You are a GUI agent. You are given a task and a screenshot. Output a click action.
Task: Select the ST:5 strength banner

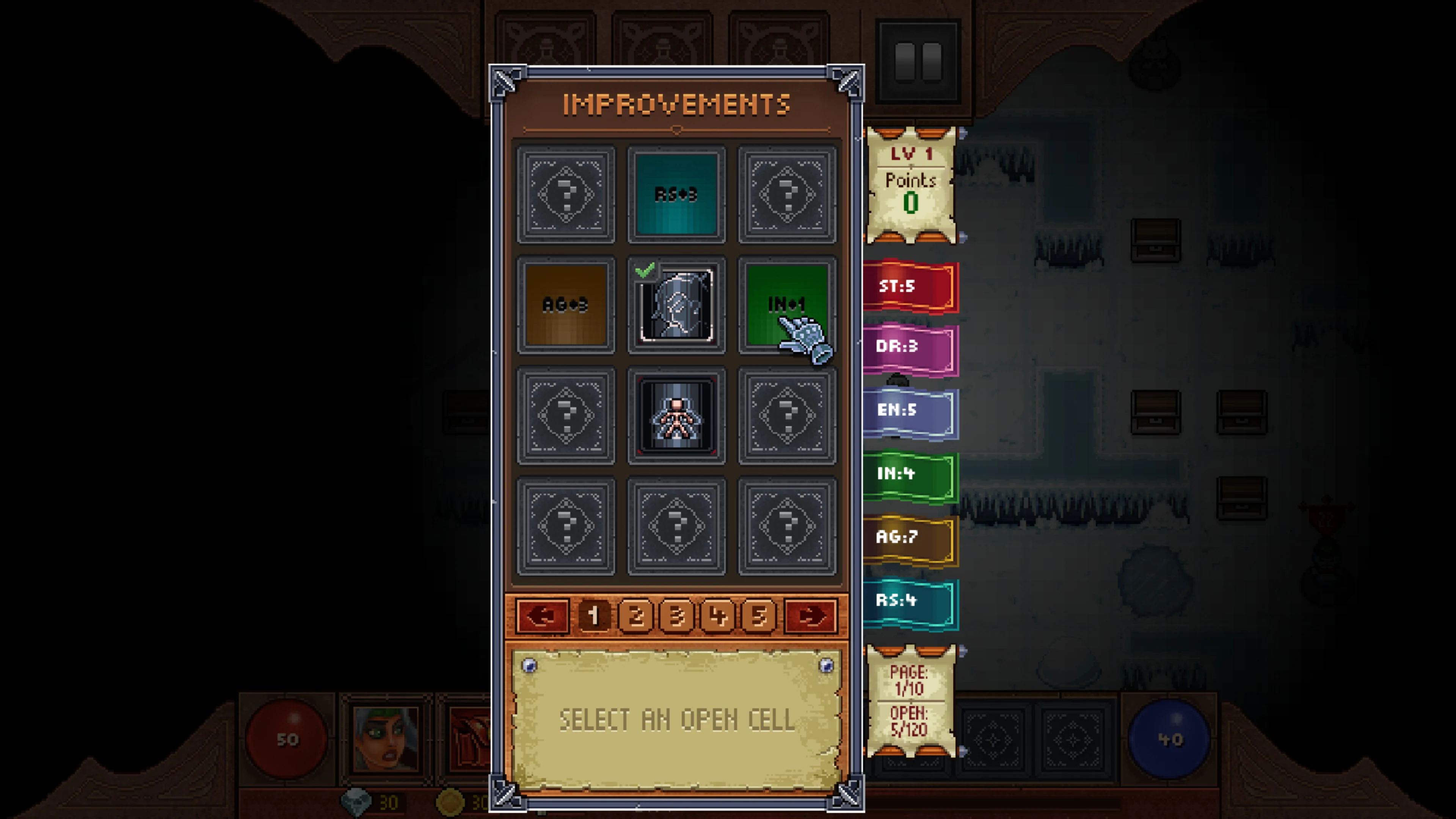click(908, 287)
